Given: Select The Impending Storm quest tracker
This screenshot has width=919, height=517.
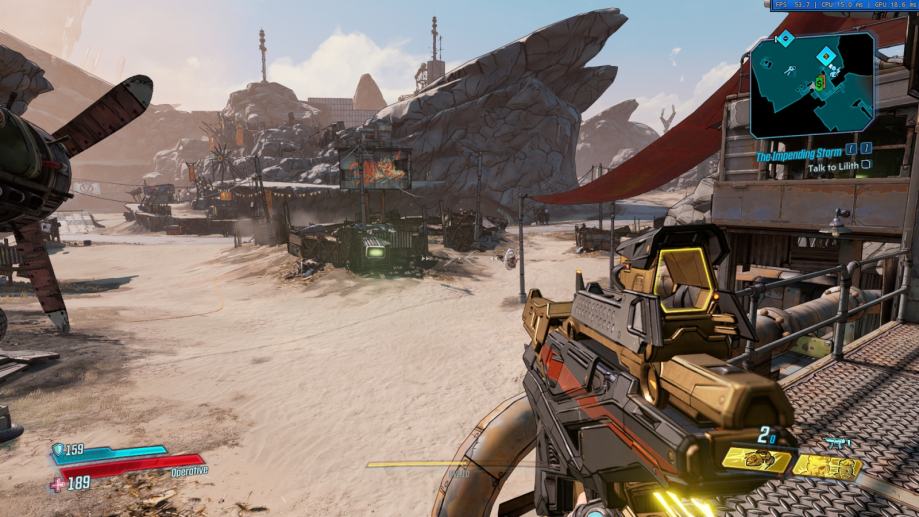Looking at the screenshot, I should coord(799,156).
